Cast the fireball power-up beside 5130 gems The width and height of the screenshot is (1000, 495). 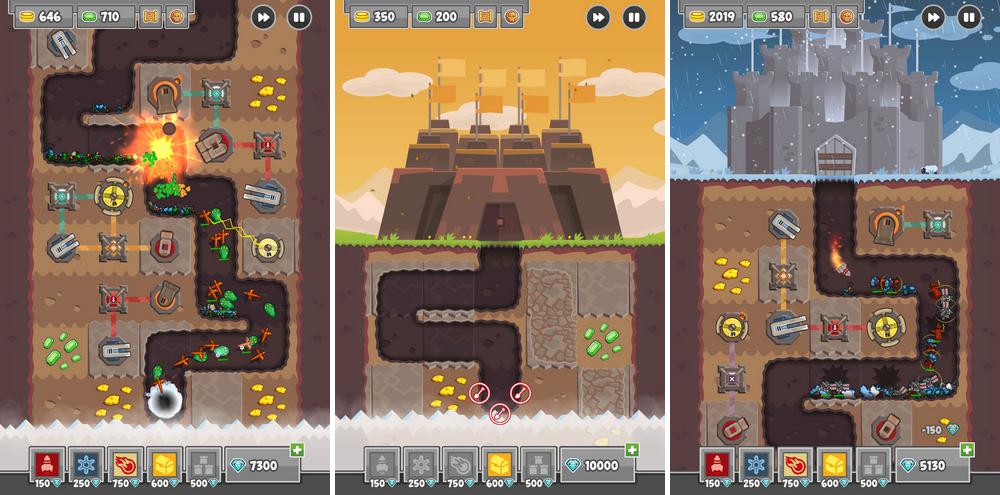tap(795, 464)
